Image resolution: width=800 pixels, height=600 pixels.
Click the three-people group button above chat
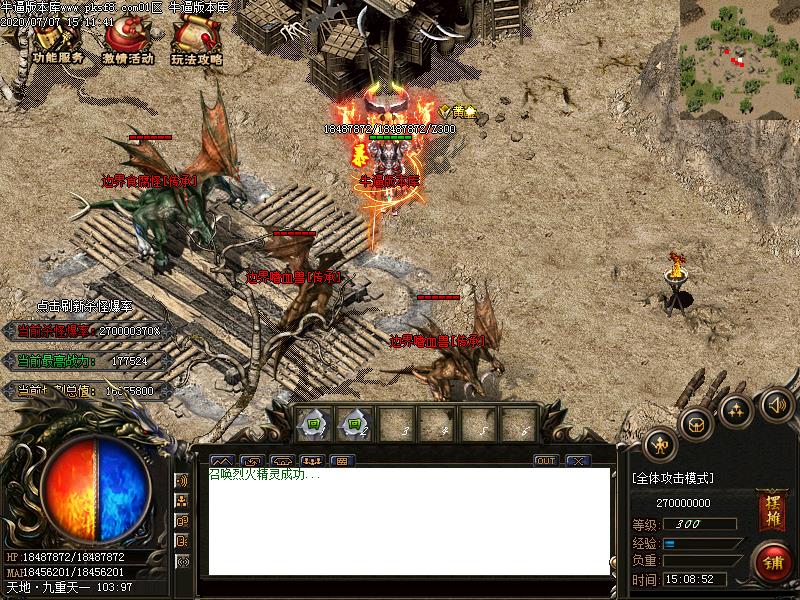[x=312, y=461]
